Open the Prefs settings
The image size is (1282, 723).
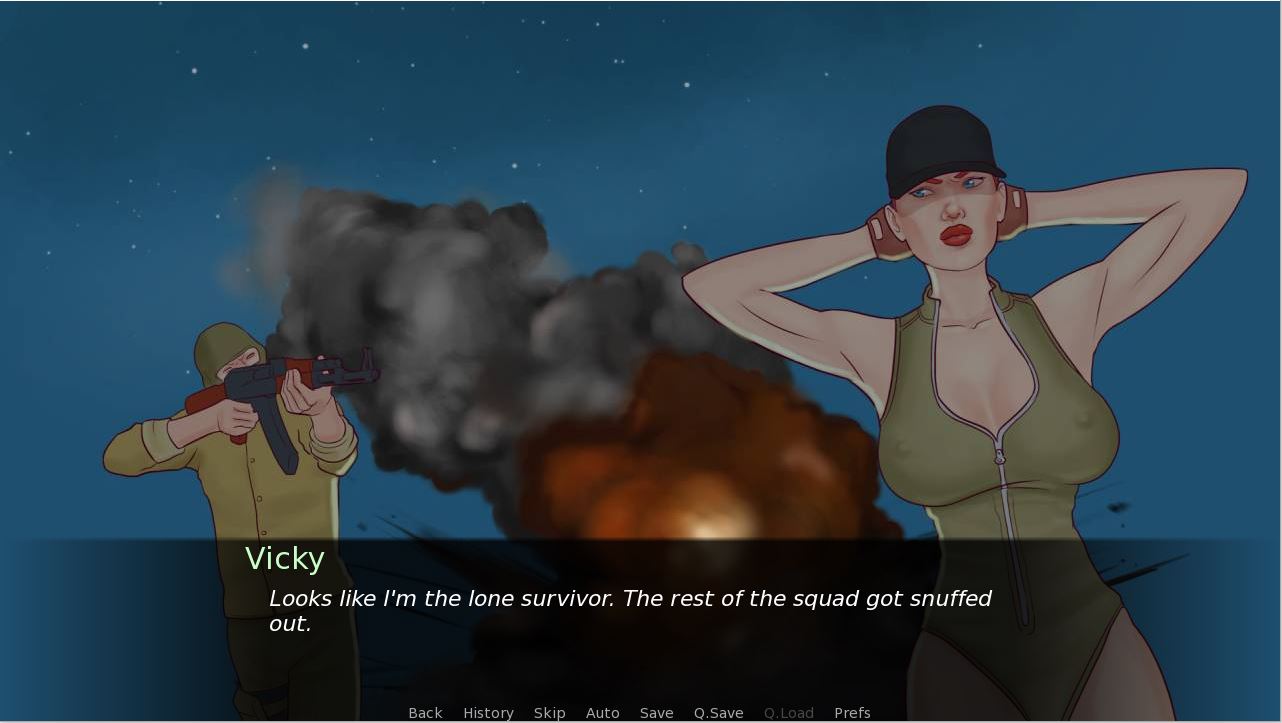(x=852, y=713)
